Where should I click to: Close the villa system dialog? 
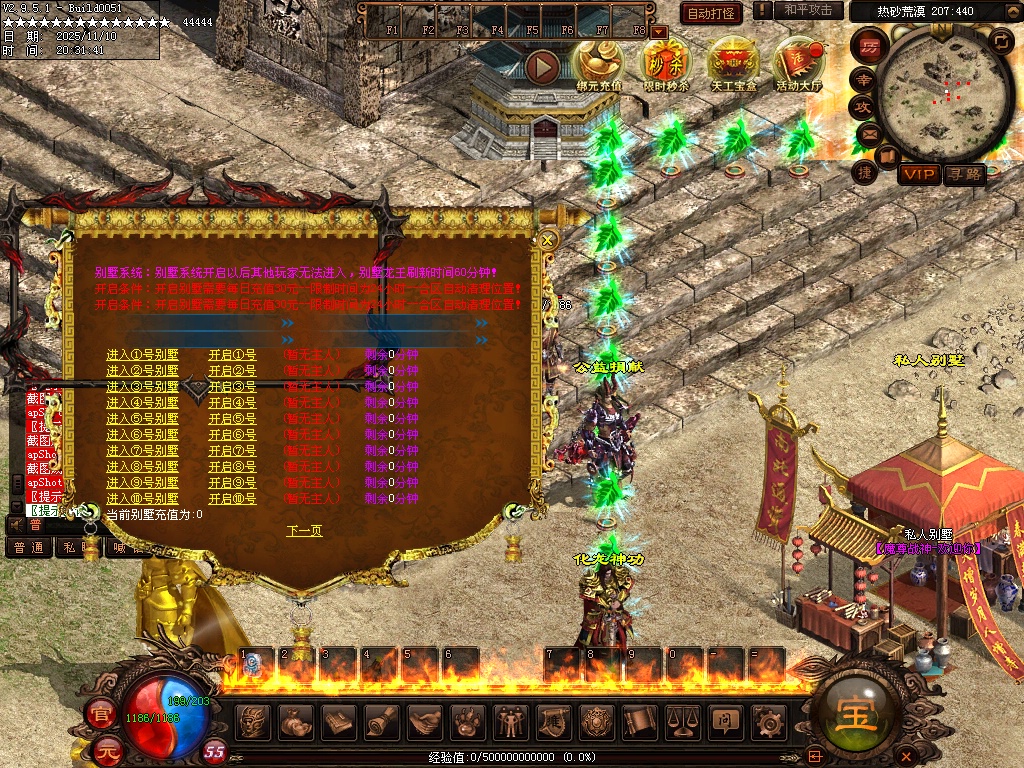coord(547,240)
